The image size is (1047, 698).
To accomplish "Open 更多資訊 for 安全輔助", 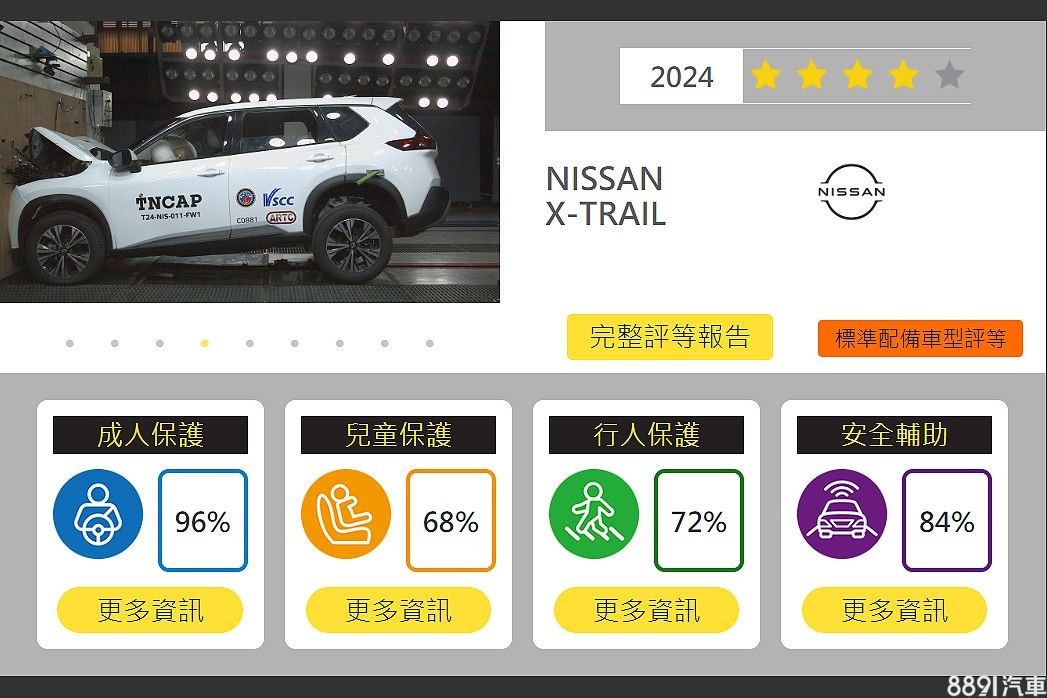I will (894, 610).
